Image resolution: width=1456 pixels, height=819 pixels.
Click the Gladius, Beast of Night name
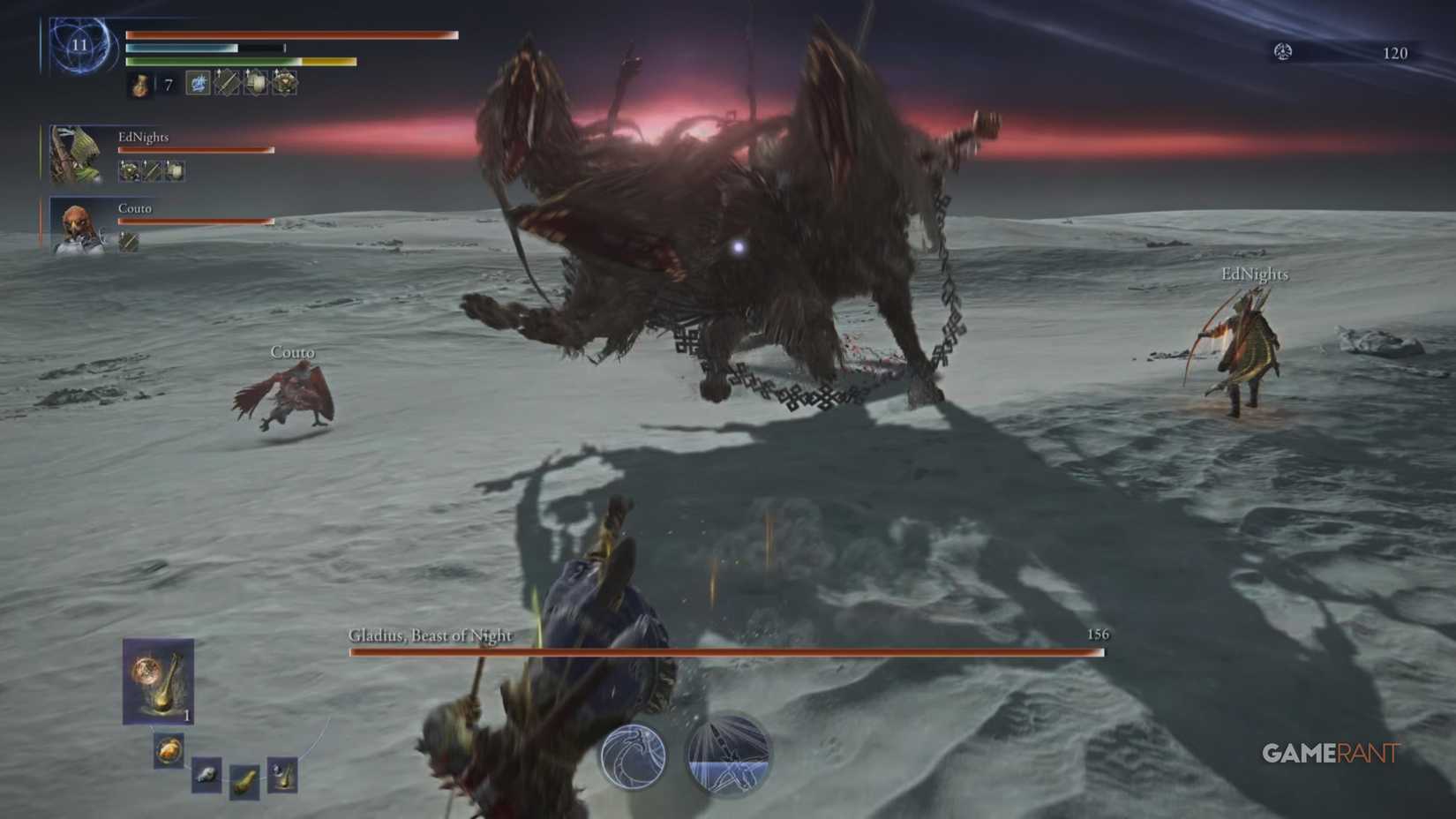[431, 635]
